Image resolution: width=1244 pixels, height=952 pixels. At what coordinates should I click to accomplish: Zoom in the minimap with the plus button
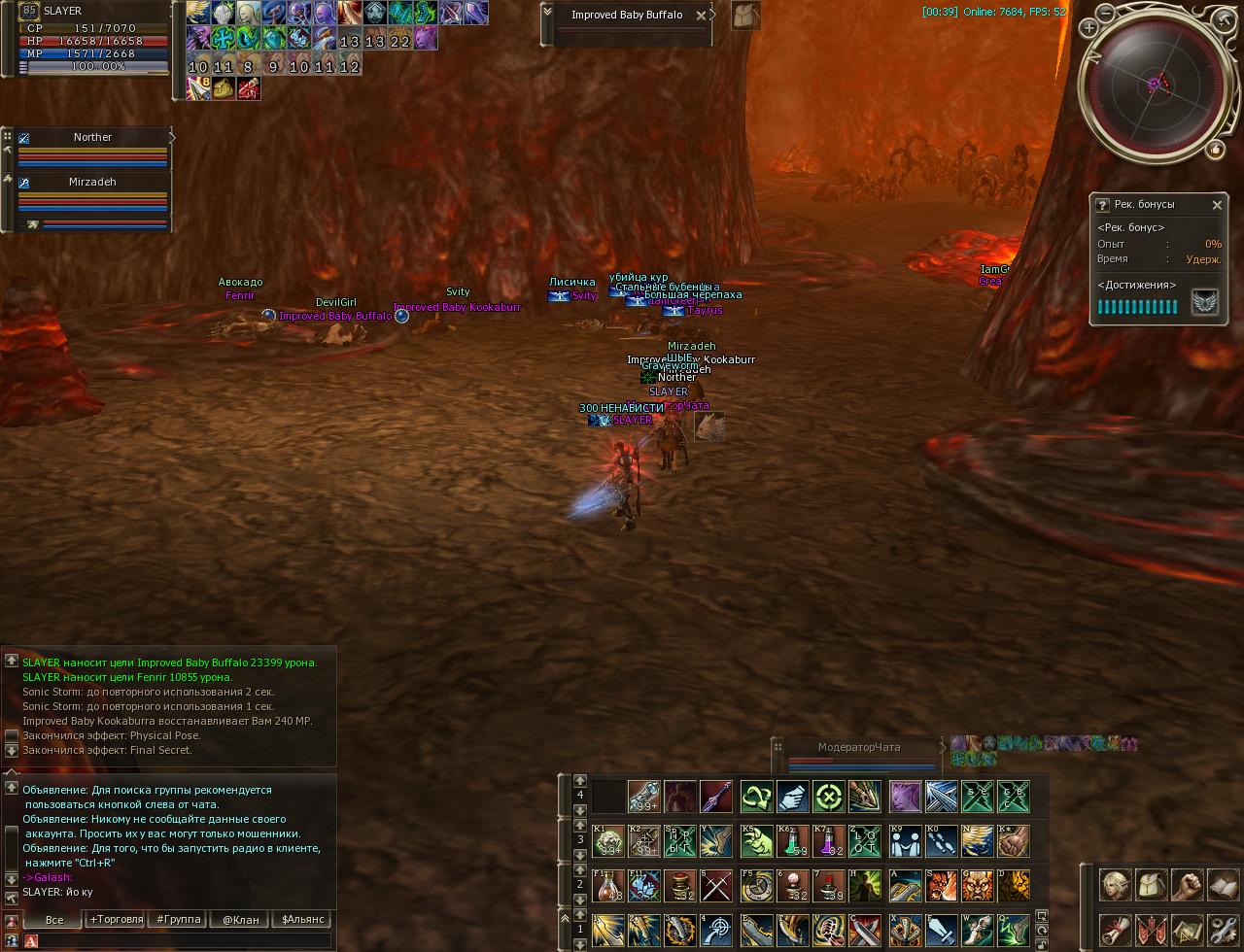pyautogui.click(x=1088, y=29)
